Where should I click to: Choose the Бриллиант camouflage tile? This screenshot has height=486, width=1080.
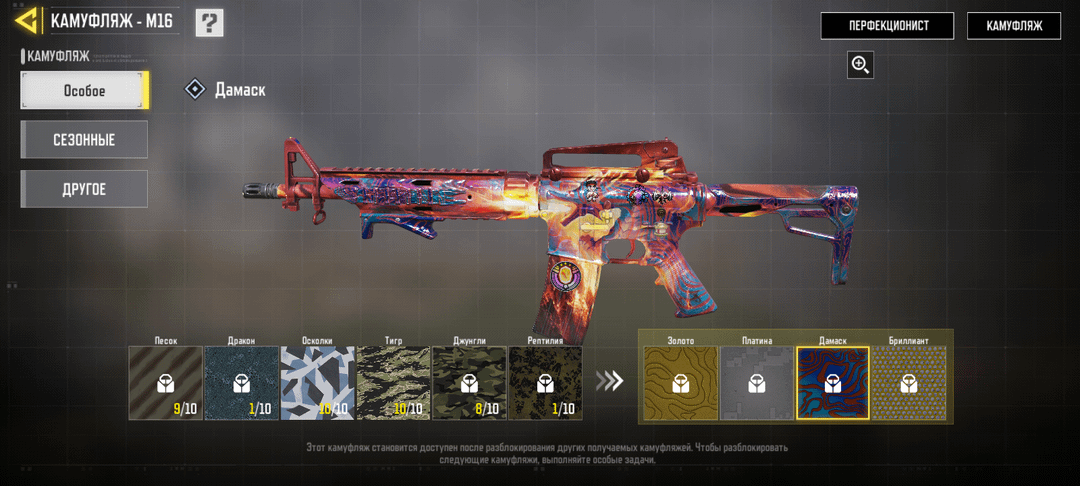click(x=908, y=383)
